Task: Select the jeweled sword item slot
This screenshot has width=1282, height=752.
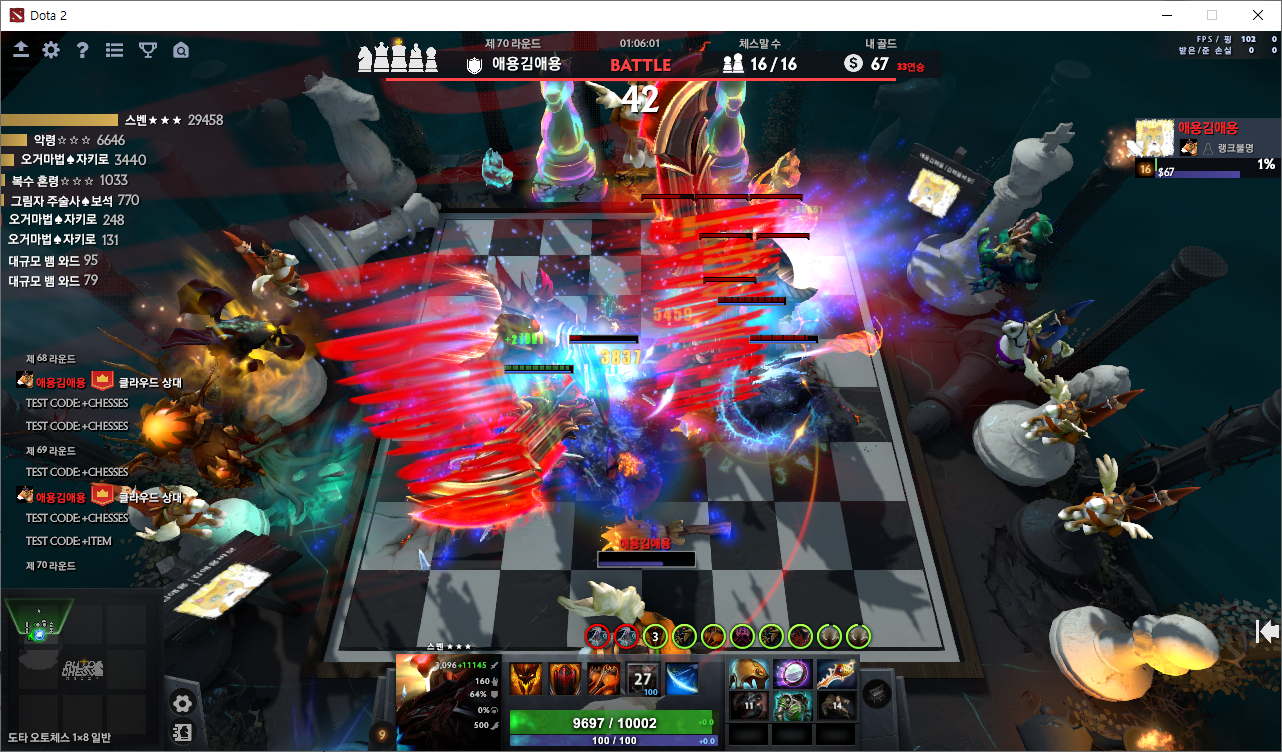Action: (x=837, y=675)
